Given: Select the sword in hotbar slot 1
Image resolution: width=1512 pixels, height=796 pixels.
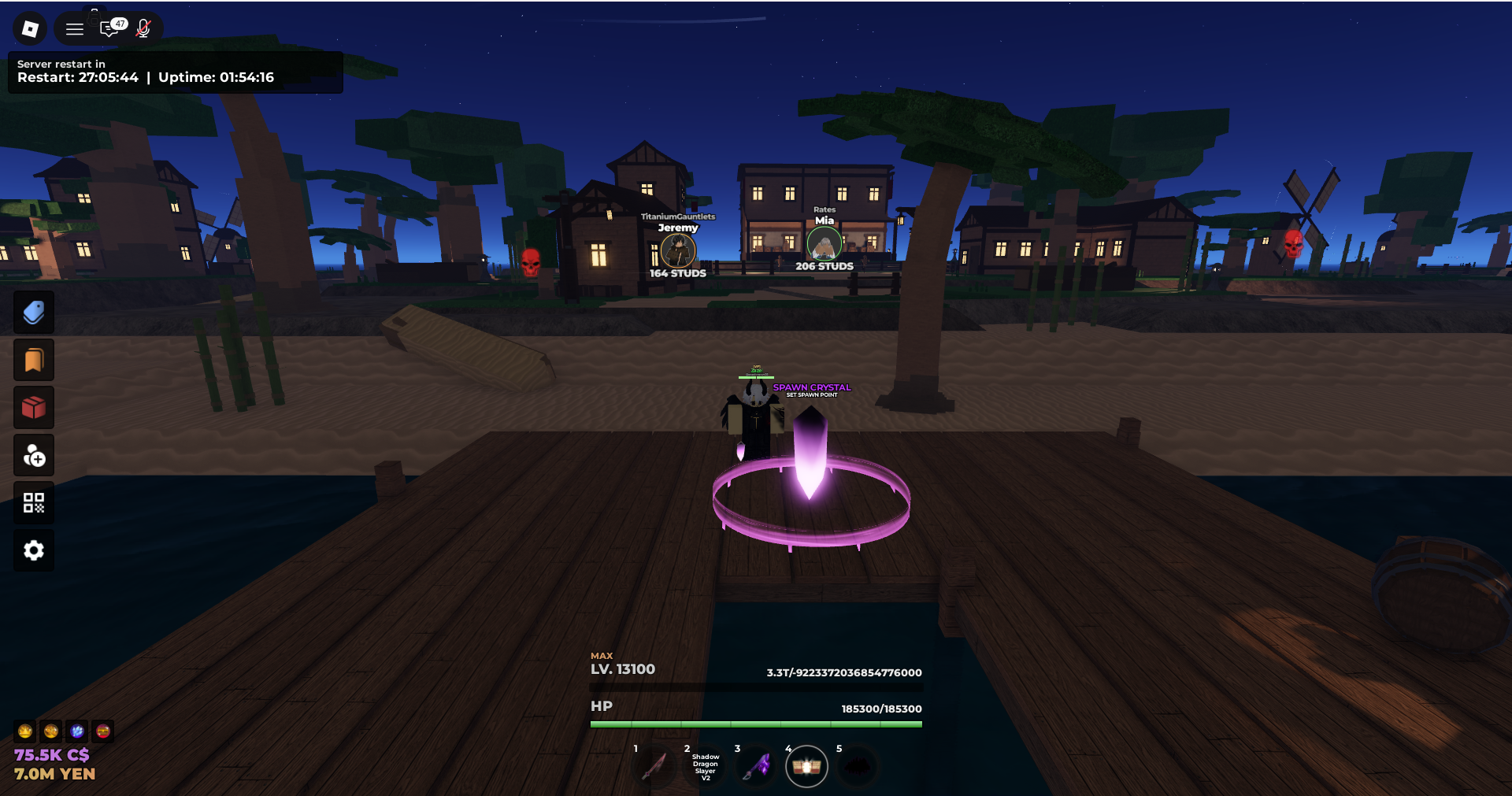Looking at the screenshot, I should coord(655,766).
